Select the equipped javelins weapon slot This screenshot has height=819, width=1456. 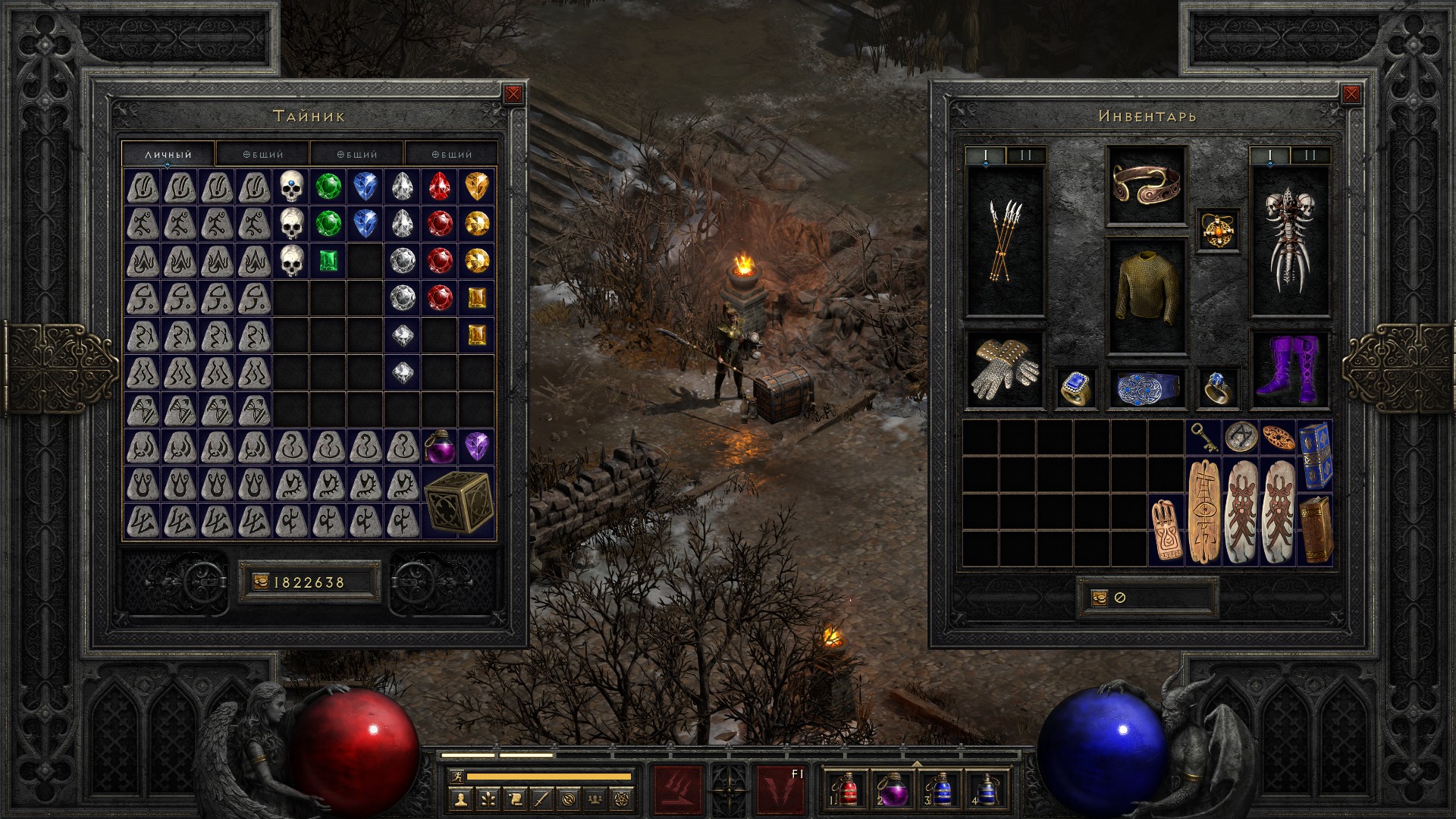(x=1005, y=241)
